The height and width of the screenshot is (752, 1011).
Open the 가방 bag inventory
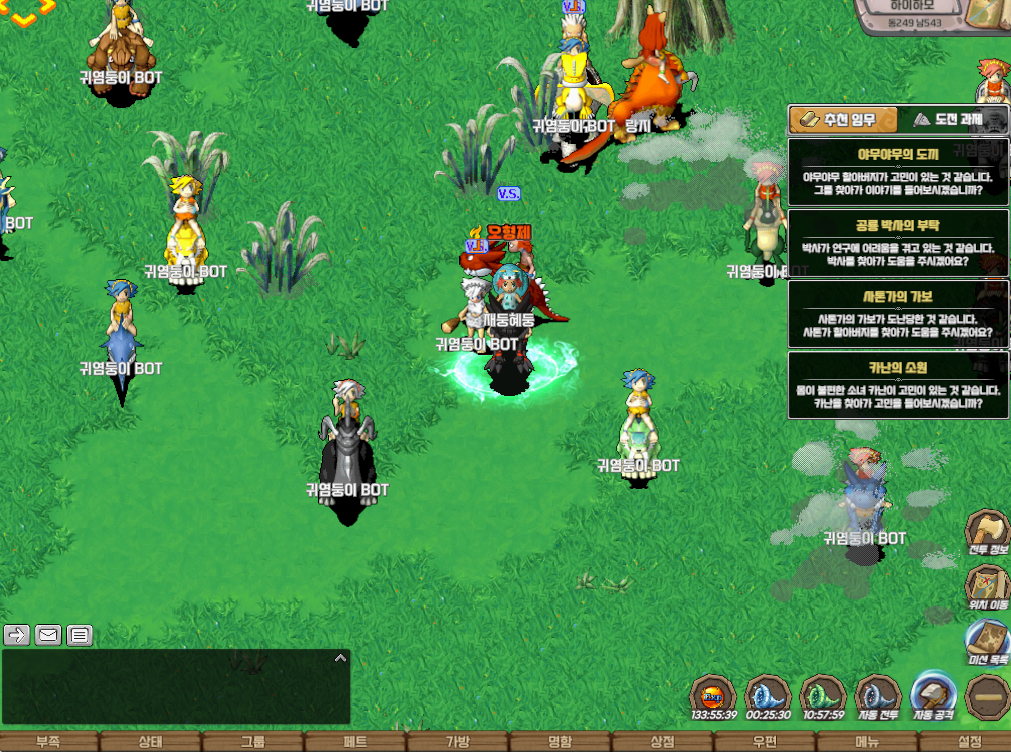(458, 741)
